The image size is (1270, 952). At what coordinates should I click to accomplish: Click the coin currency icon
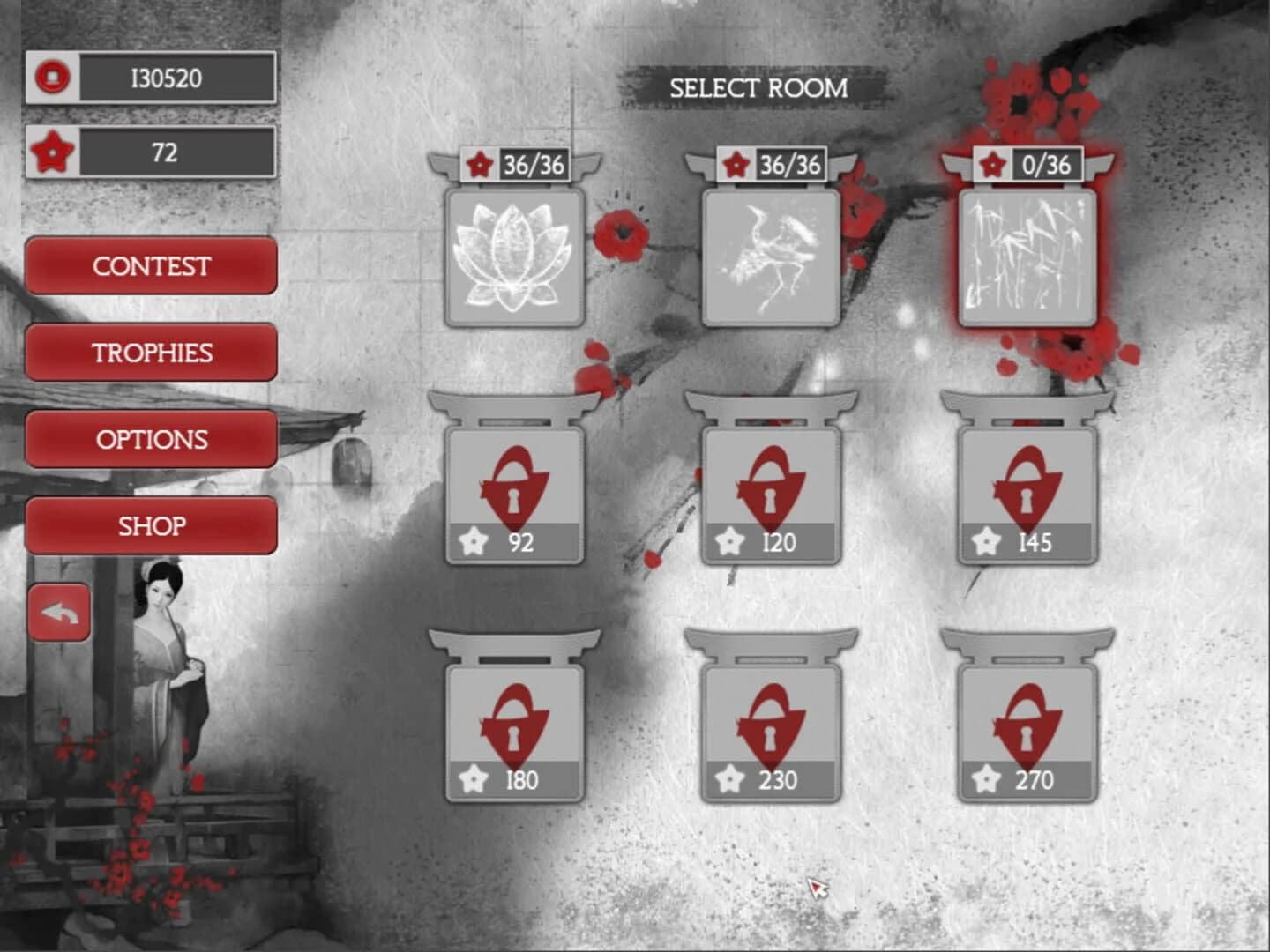(55, 77)
